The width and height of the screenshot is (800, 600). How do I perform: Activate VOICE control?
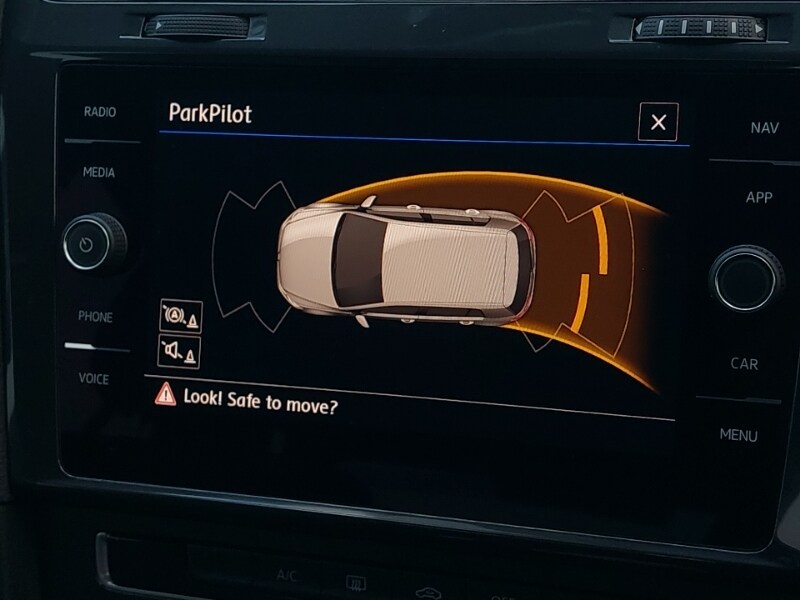point(94,379)
